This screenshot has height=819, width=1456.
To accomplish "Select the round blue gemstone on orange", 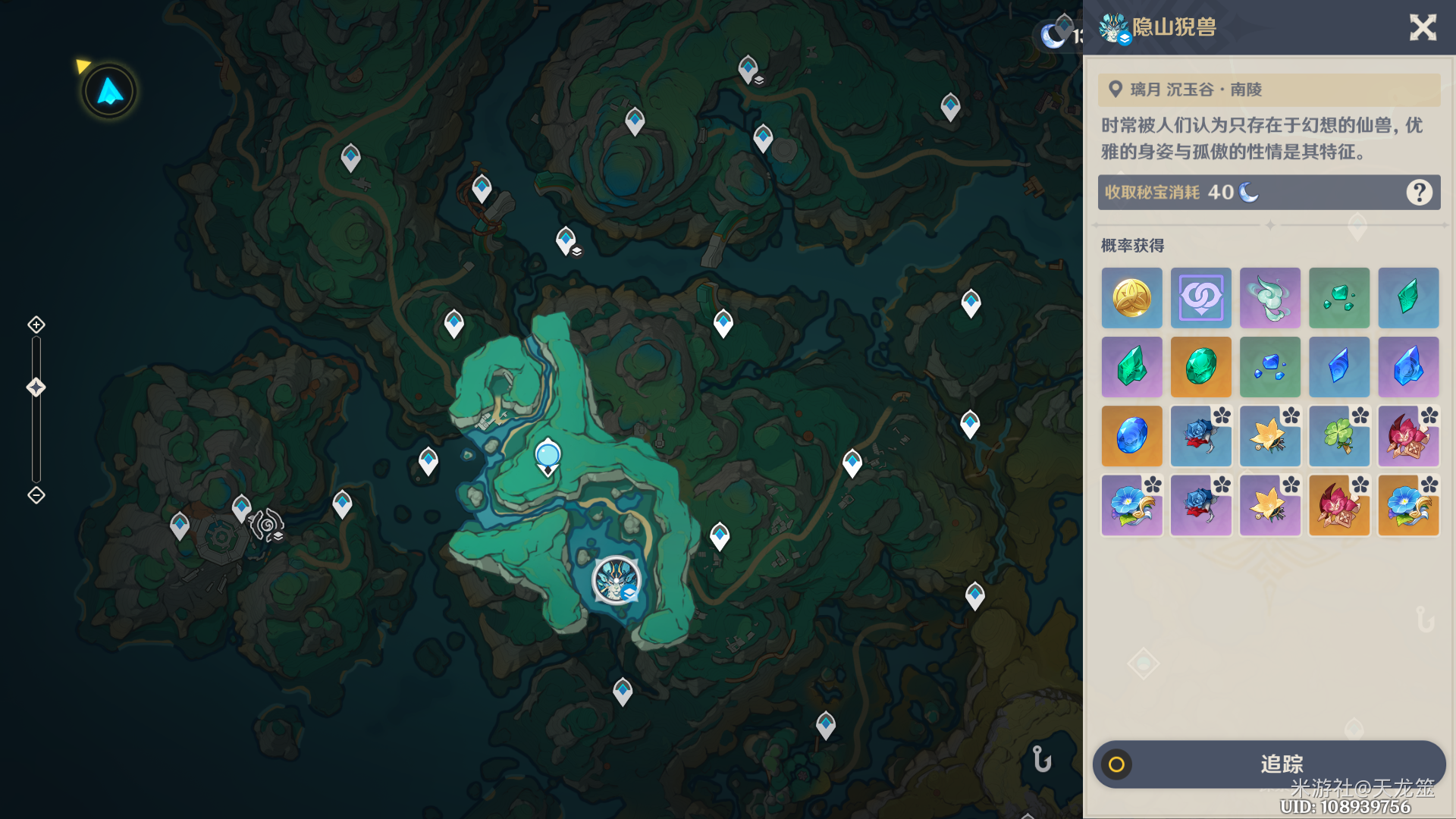I will (1131, 436).
